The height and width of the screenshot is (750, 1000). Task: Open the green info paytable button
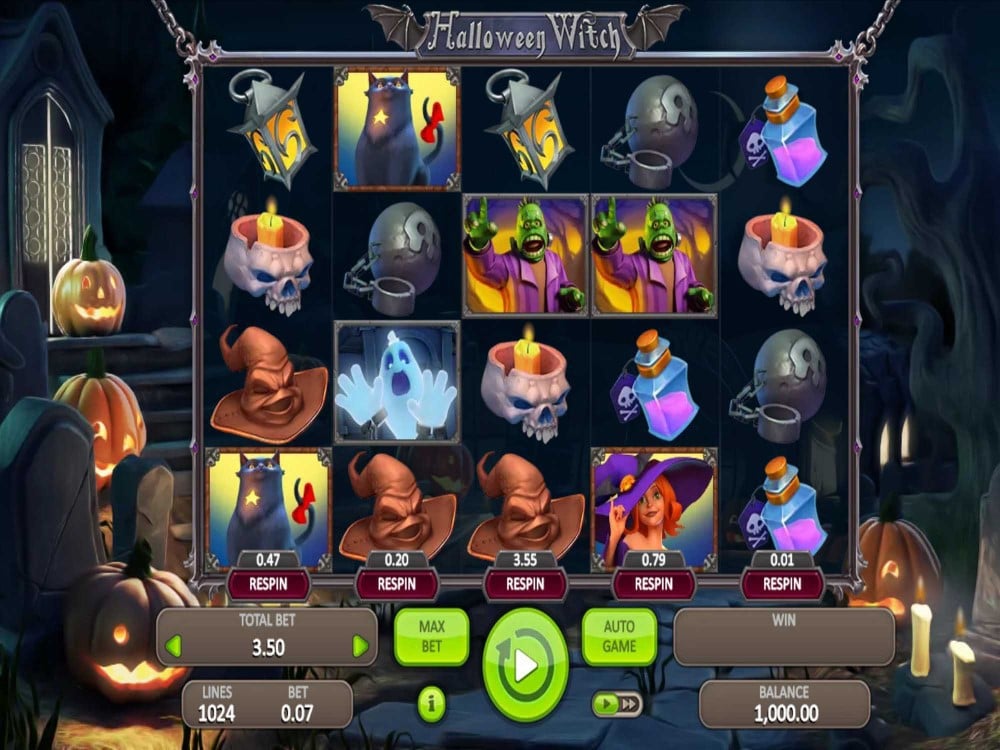[x=431, y=705]
